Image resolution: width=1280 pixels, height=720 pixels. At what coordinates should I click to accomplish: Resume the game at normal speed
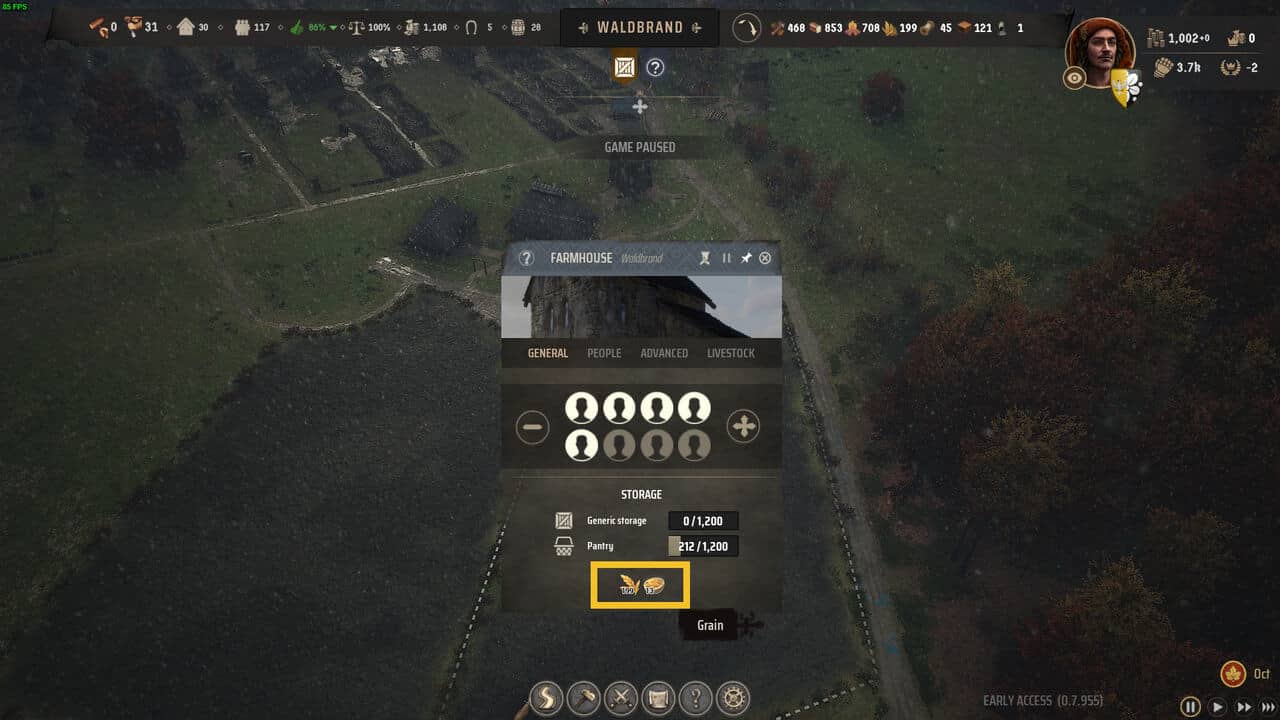(1218, 706)
